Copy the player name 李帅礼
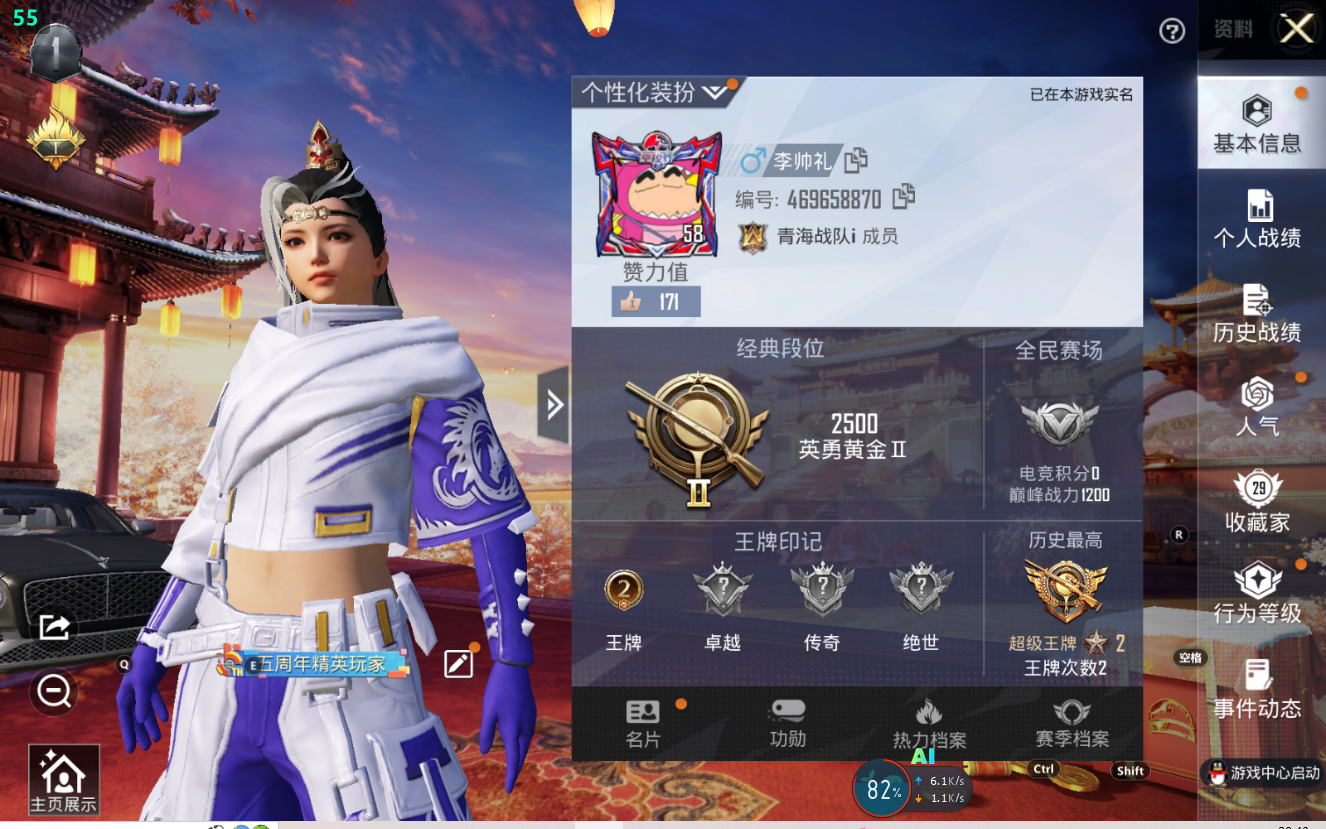This screenshot has height=829, width=1326. (856, 160)
